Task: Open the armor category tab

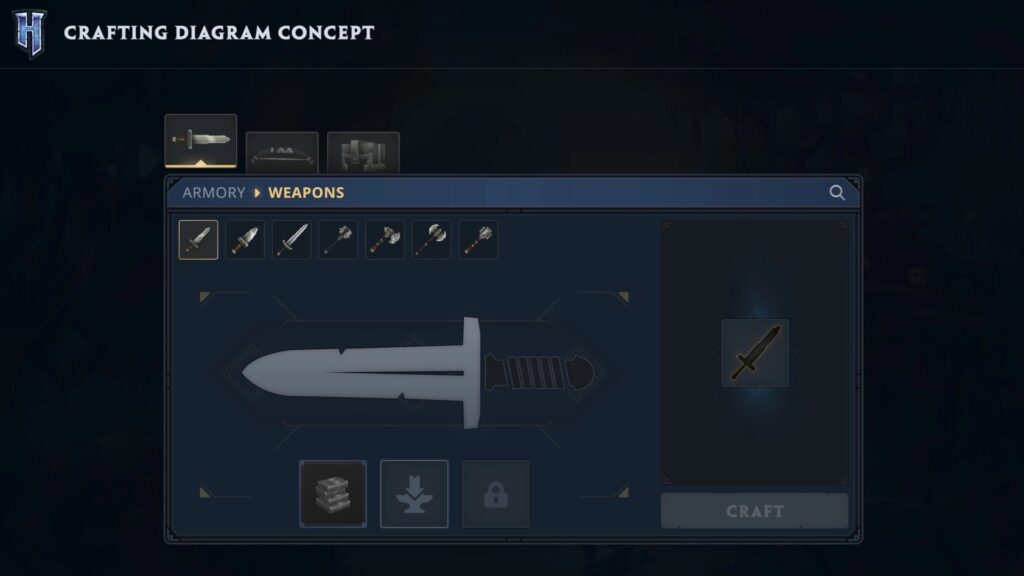Action: coord(363,153)
